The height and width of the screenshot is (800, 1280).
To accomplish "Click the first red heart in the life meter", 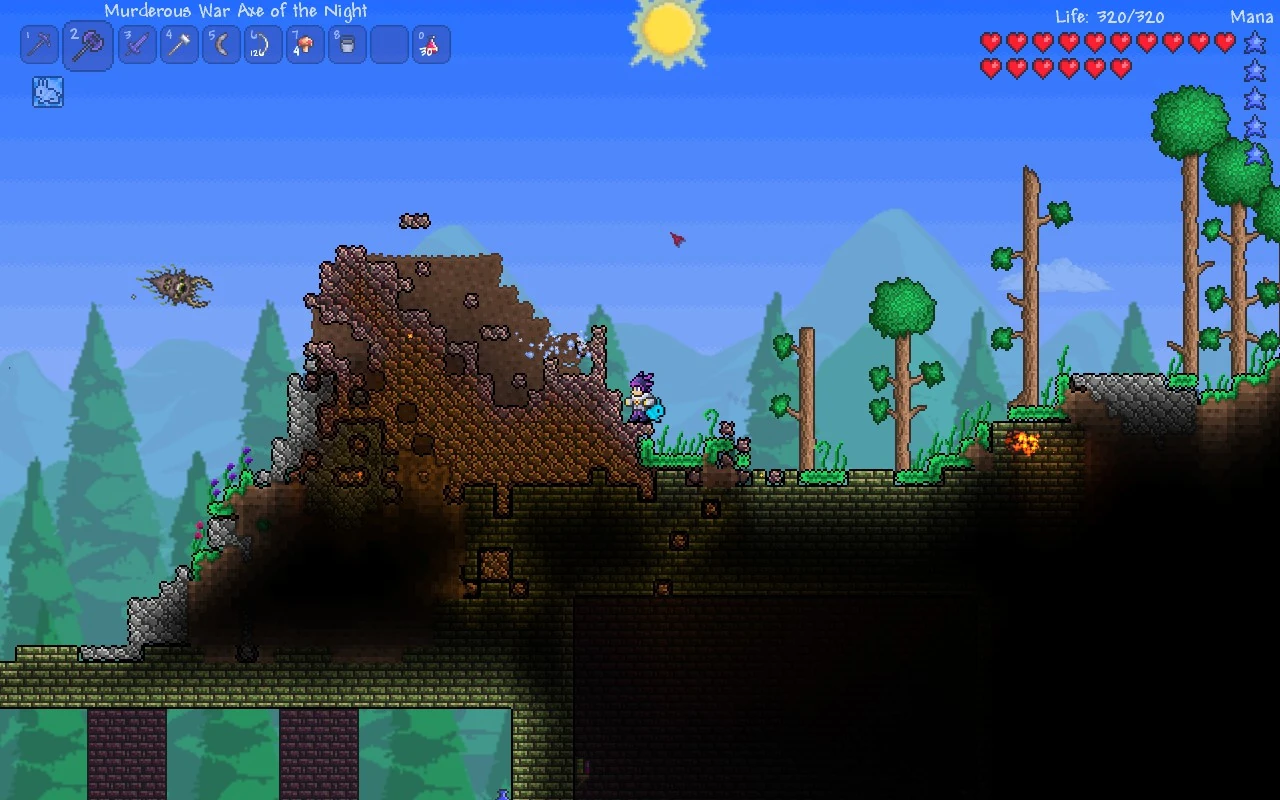I will (x=991, y=42).
